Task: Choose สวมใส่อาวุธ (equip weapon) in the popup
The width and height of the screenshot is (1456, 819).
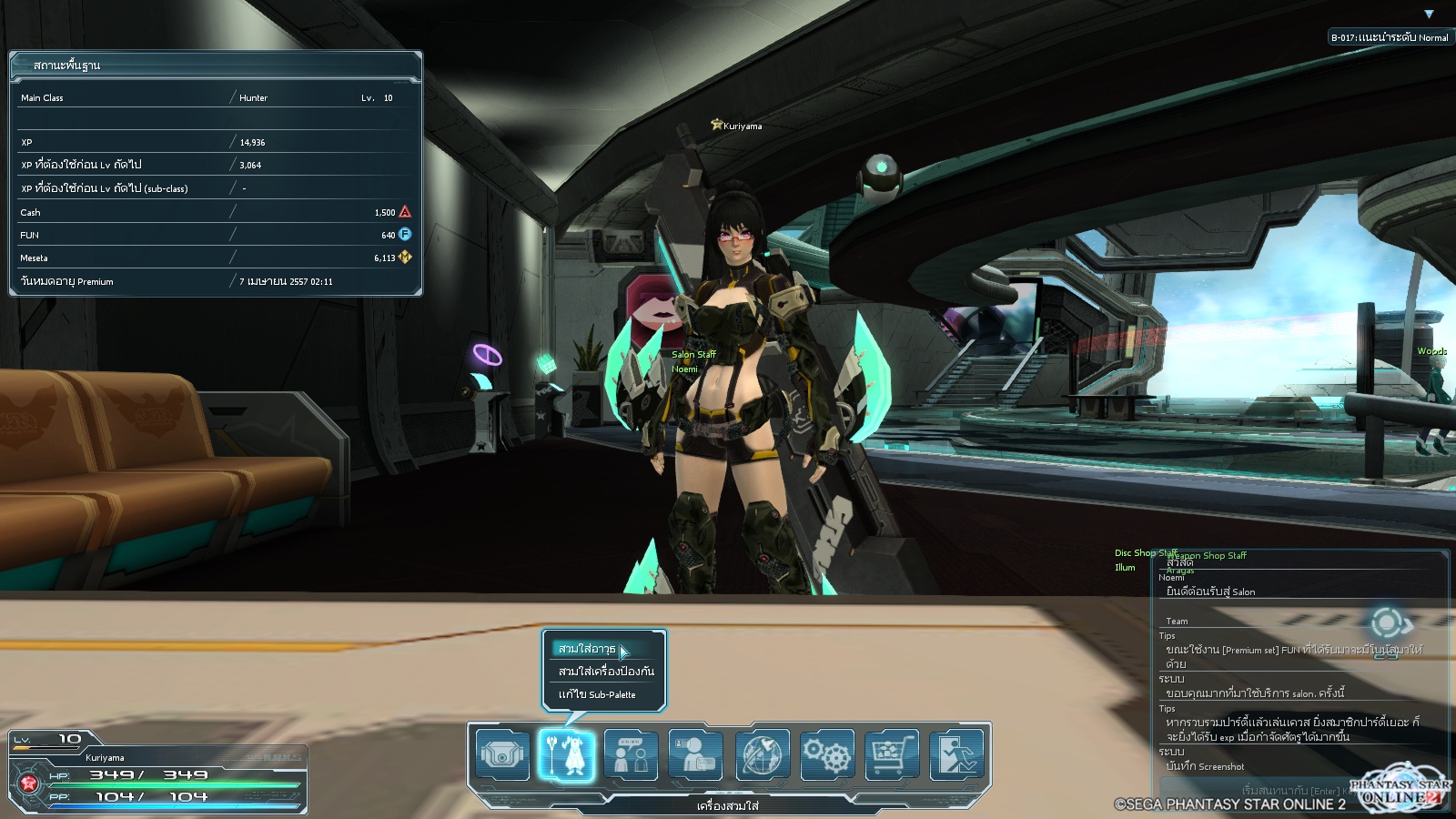Action: click(x=588, y=649)
